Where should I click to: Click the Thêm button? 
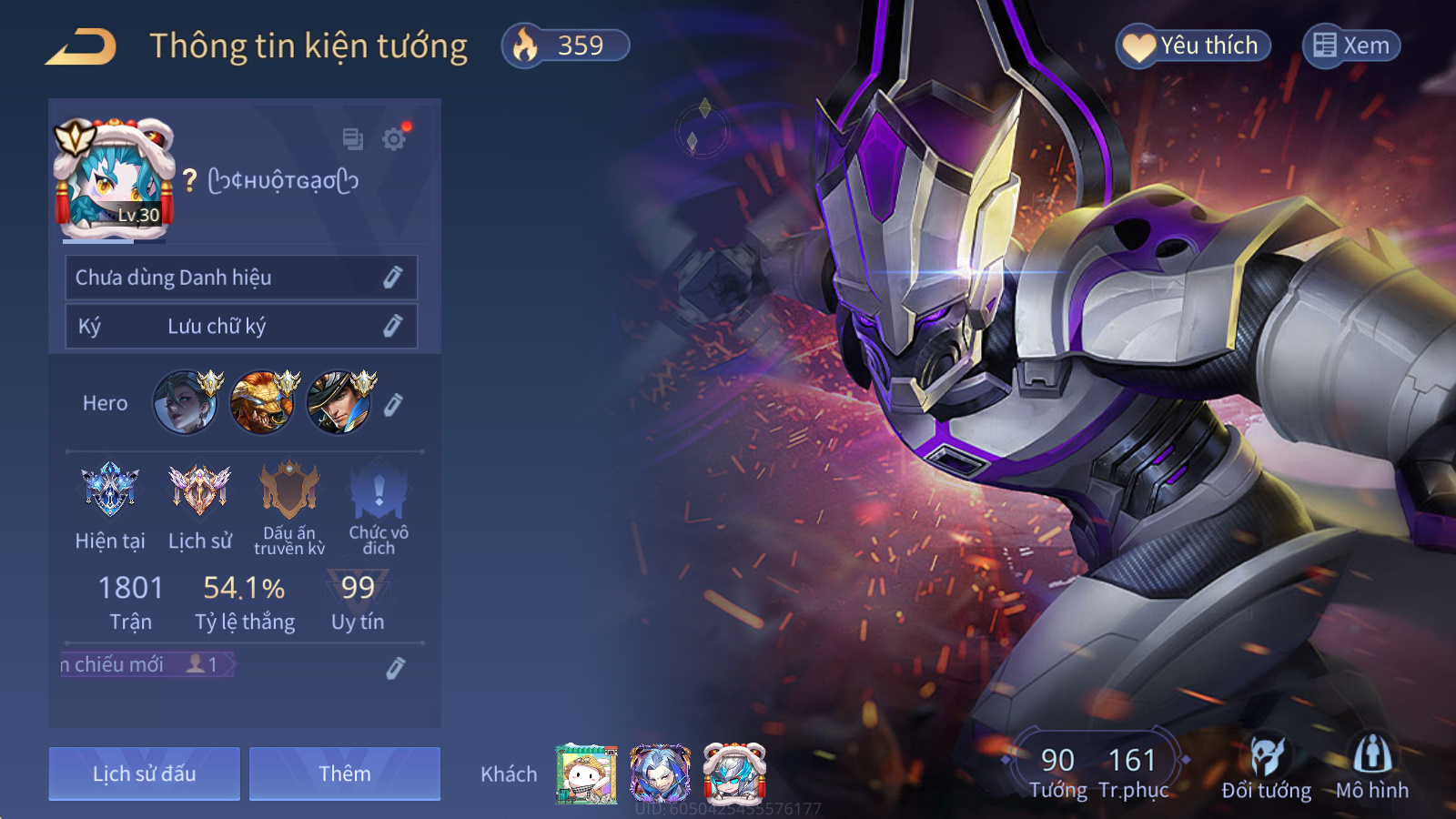pyautogui.click(x=345, y=773)
